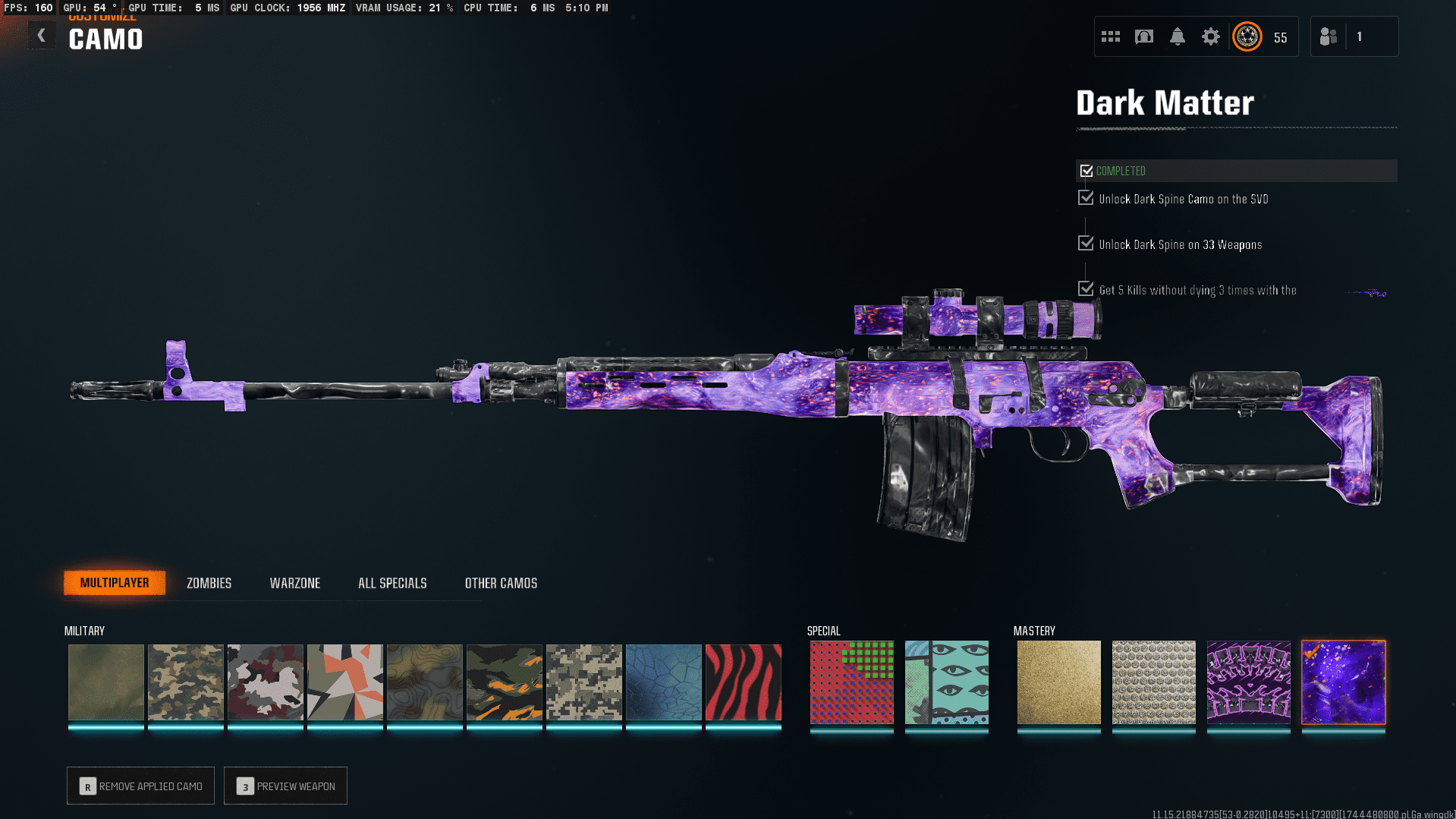The height and width of the screenshot is (819, 1456).
Task: Choose the gray digital pixel camo
Action: tap(583, 682)
